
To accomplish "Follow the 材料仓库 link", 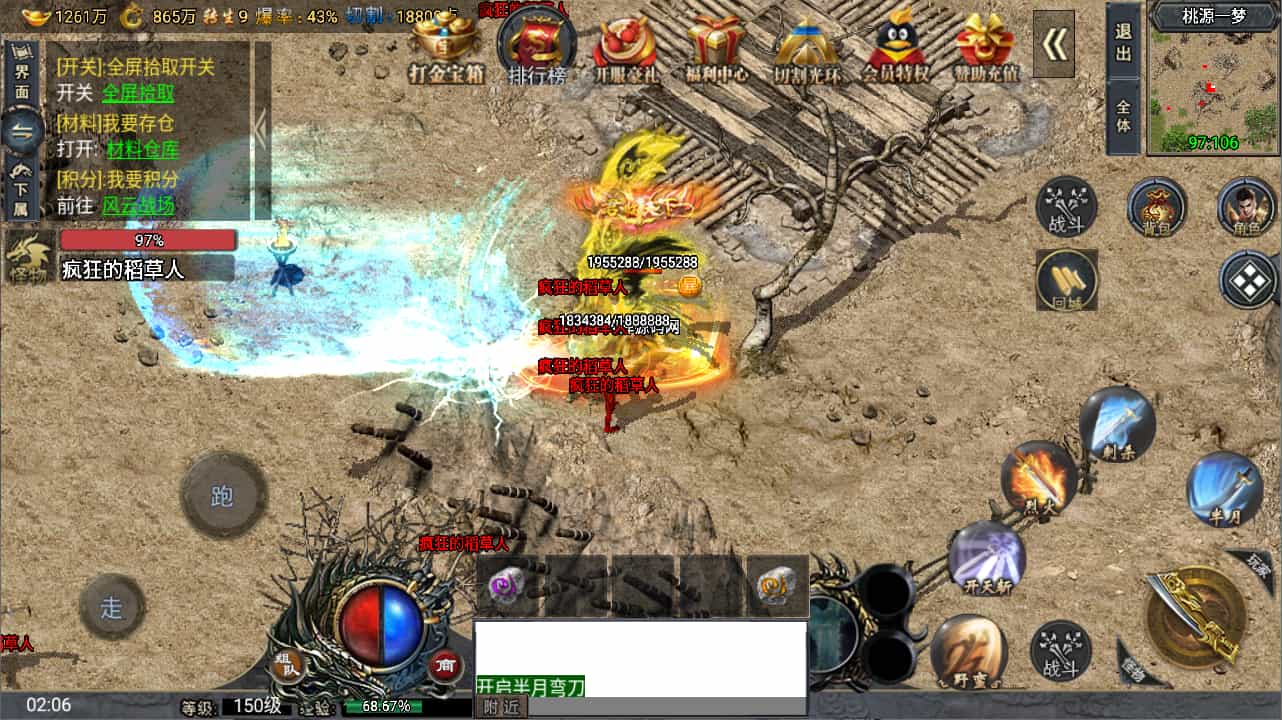I will click(x=142, y=150).
